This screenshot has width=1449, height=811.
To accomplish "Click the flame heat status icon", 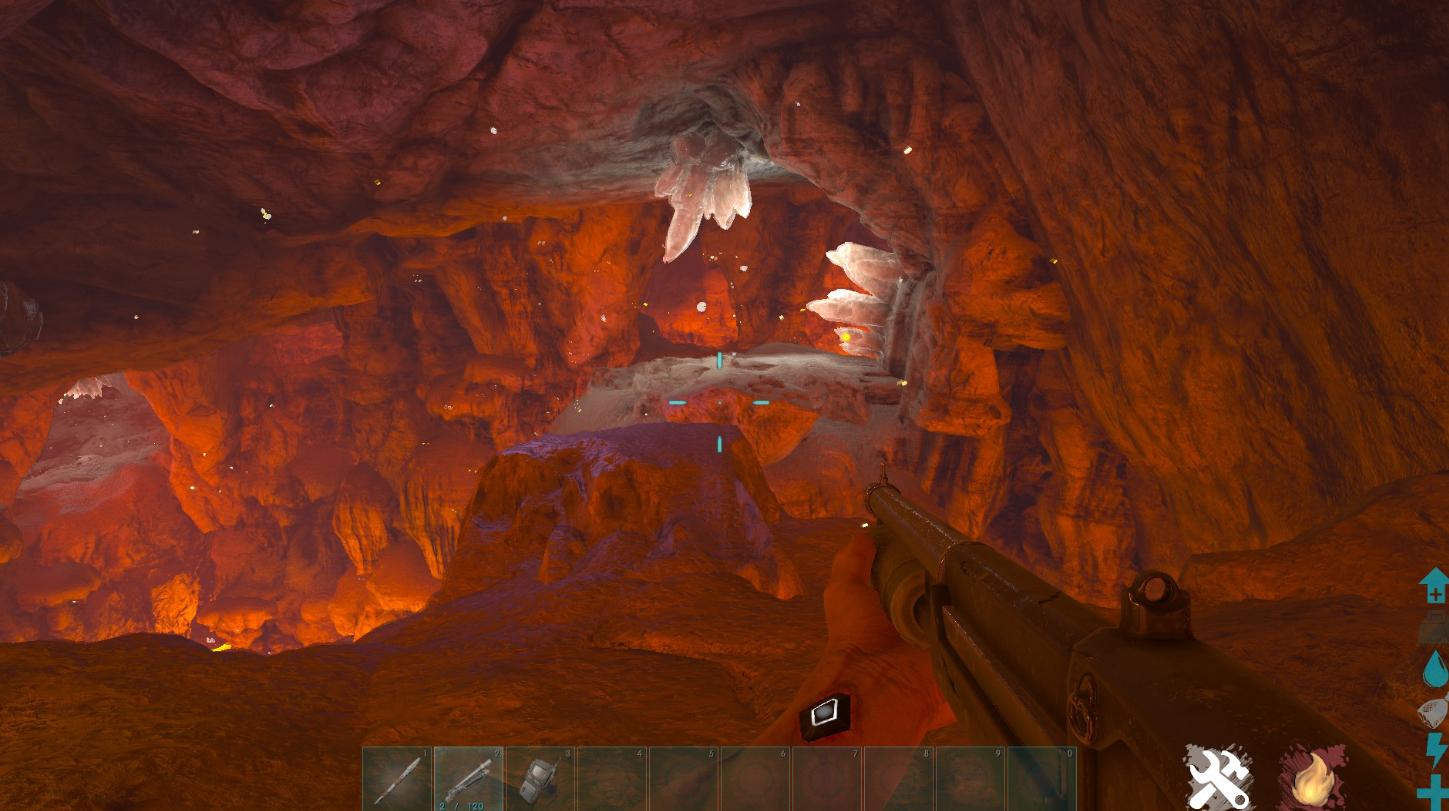I will click(1310, 778).
